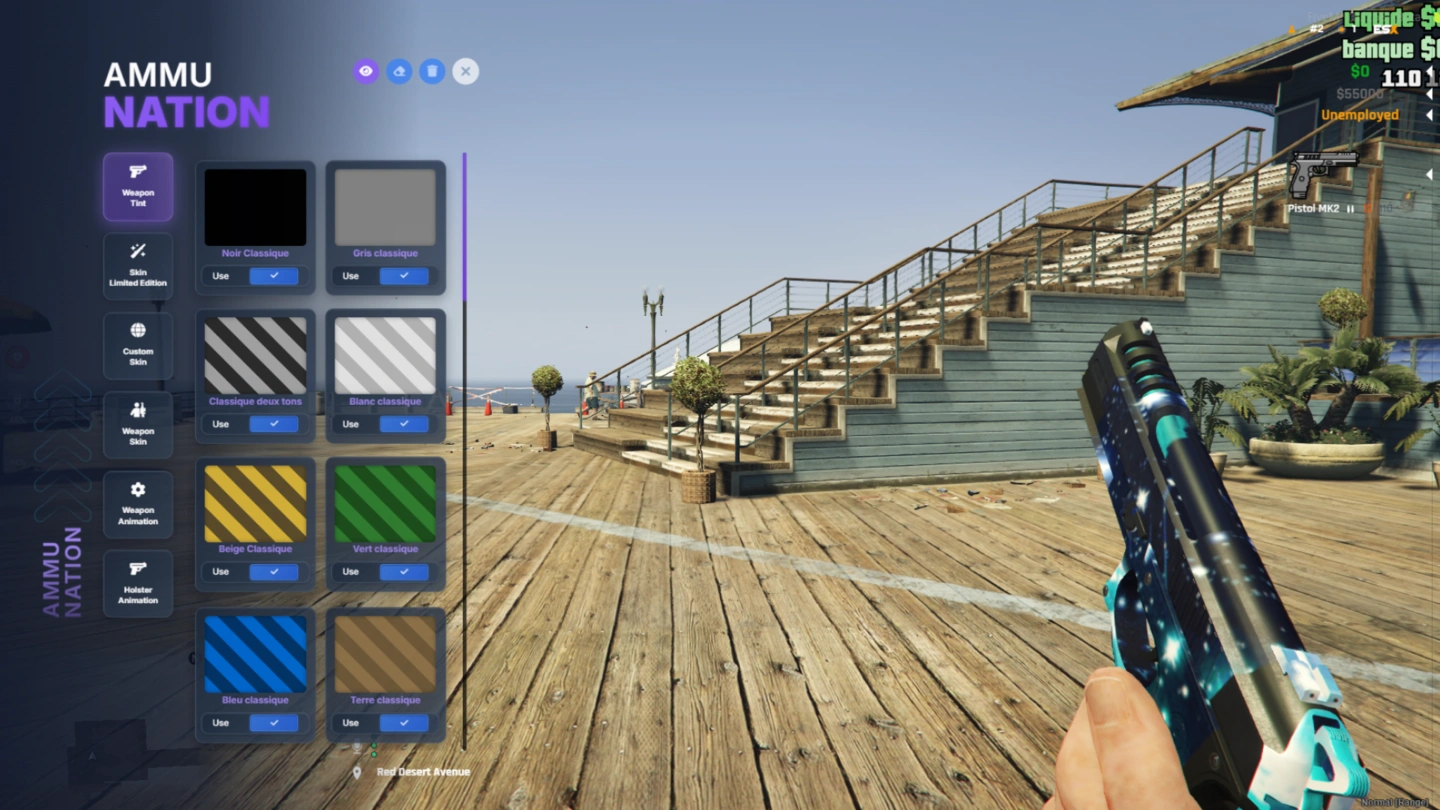Show the Holster Animation tab
1440x810 pixels.
tap(138, 583)
